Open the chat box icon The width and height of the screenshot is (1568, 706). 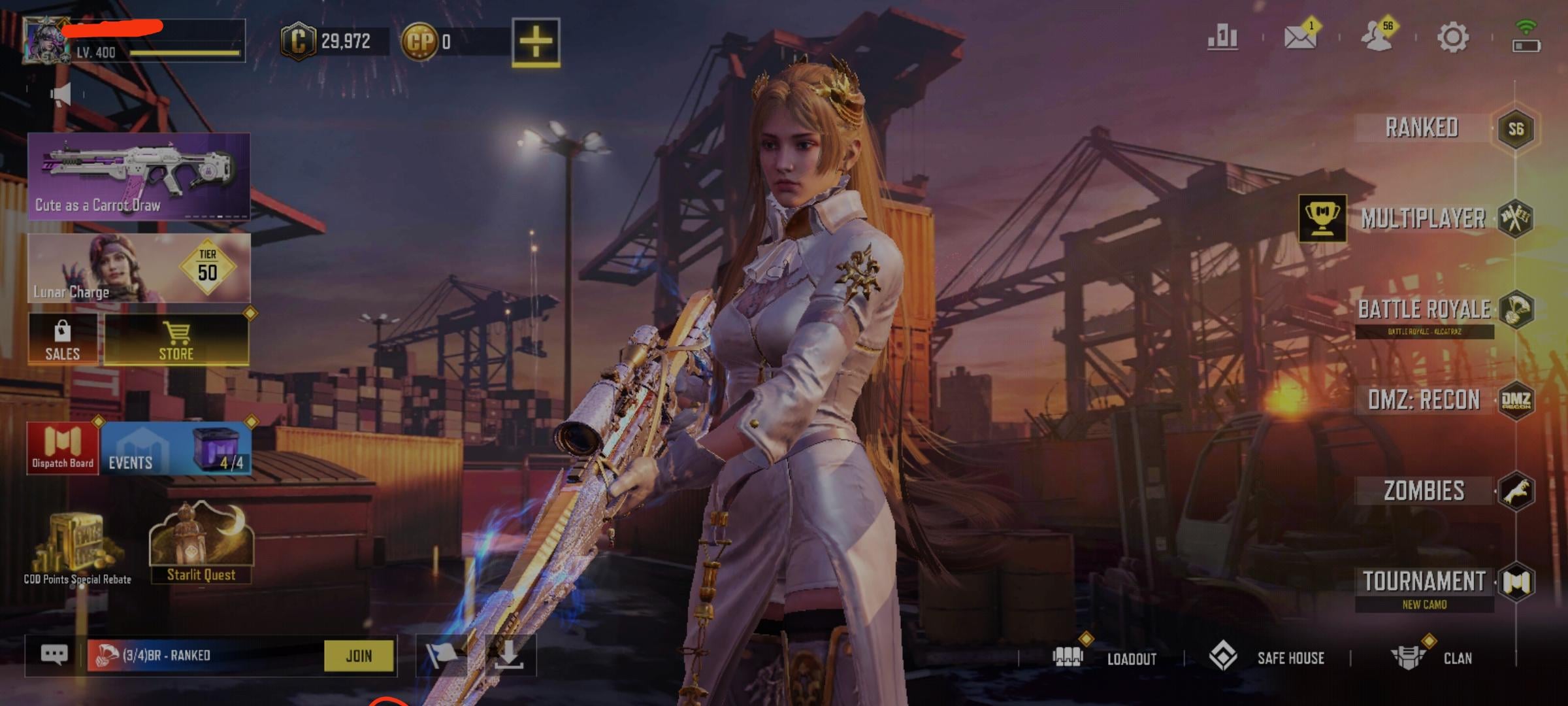[x=54, y=654]
